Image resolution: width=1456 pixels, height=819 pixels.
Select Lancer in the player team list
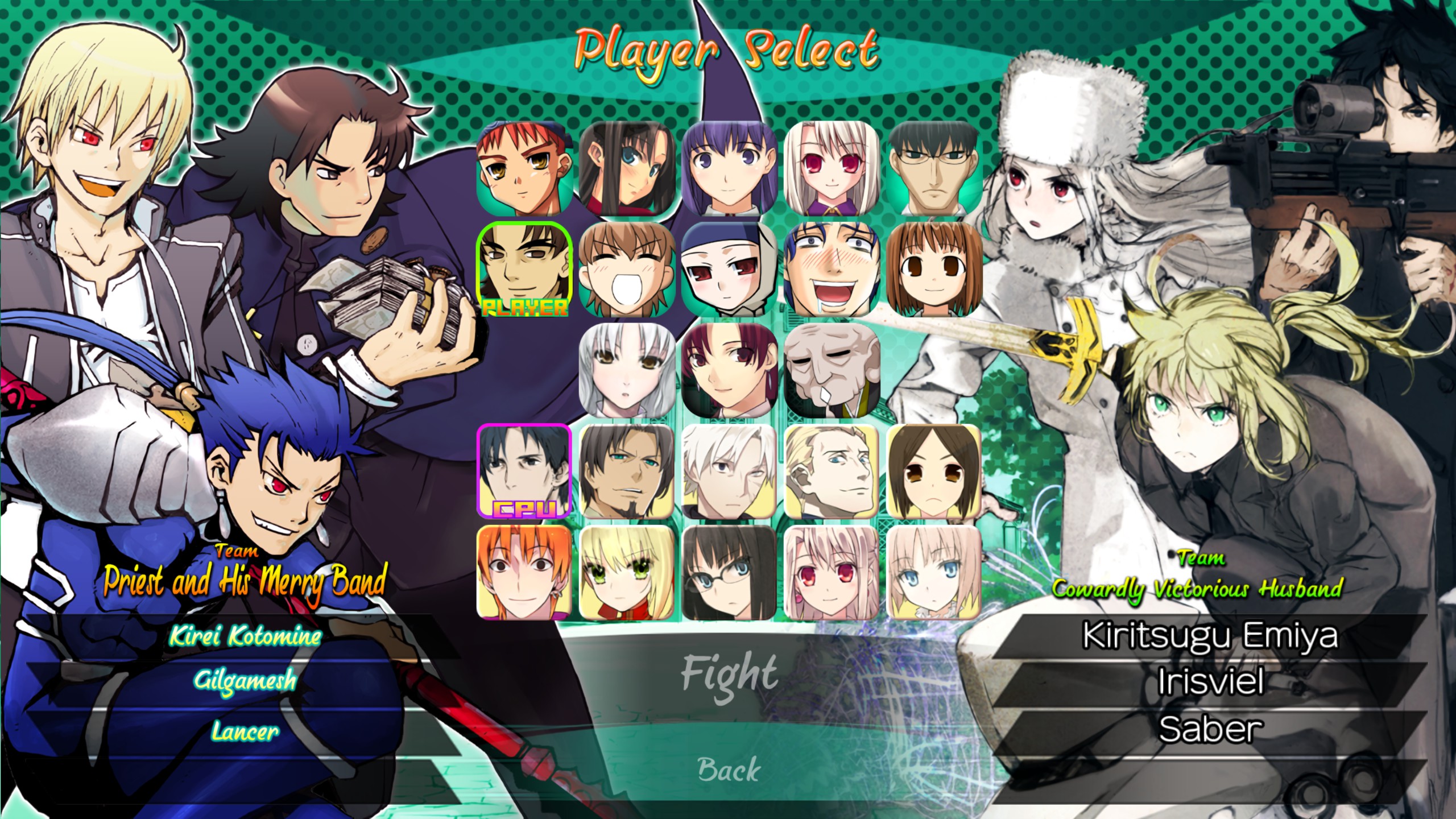pos(245,731)
